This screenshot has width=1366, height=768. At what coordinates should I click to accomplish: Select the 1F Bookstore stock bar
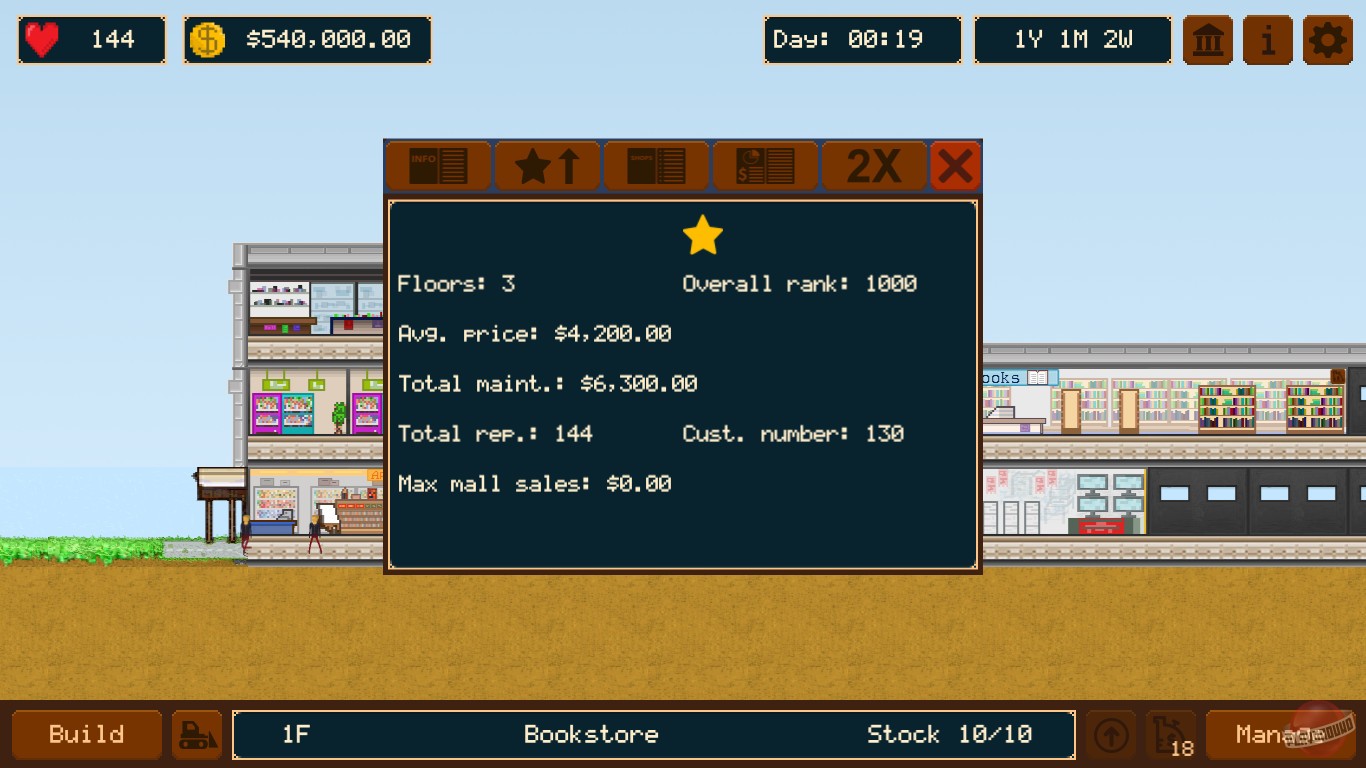tap(654, 735)
